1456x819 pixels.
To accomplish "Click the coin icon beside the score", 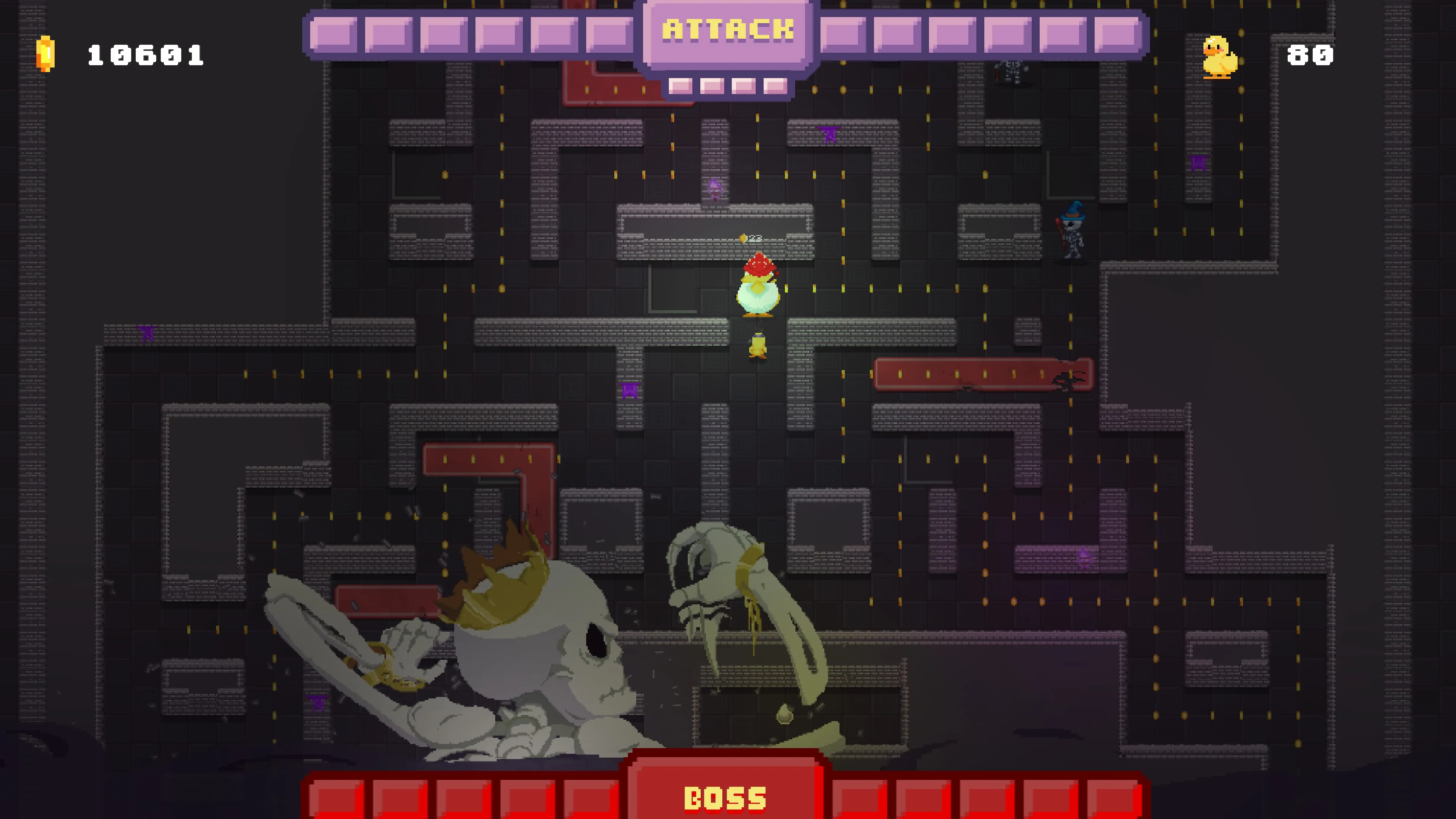I will coord(46,55).
